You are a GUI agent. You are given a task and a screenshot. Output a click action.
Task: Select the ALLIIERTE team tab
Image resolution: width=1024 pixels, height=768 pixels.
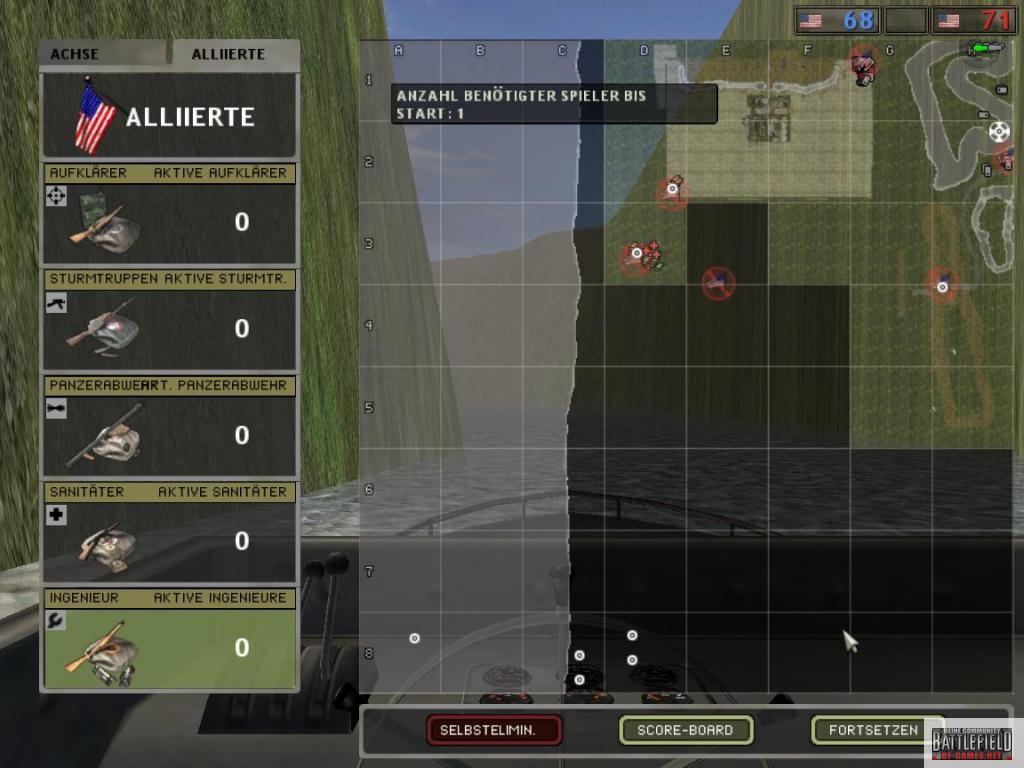point(234,54)
